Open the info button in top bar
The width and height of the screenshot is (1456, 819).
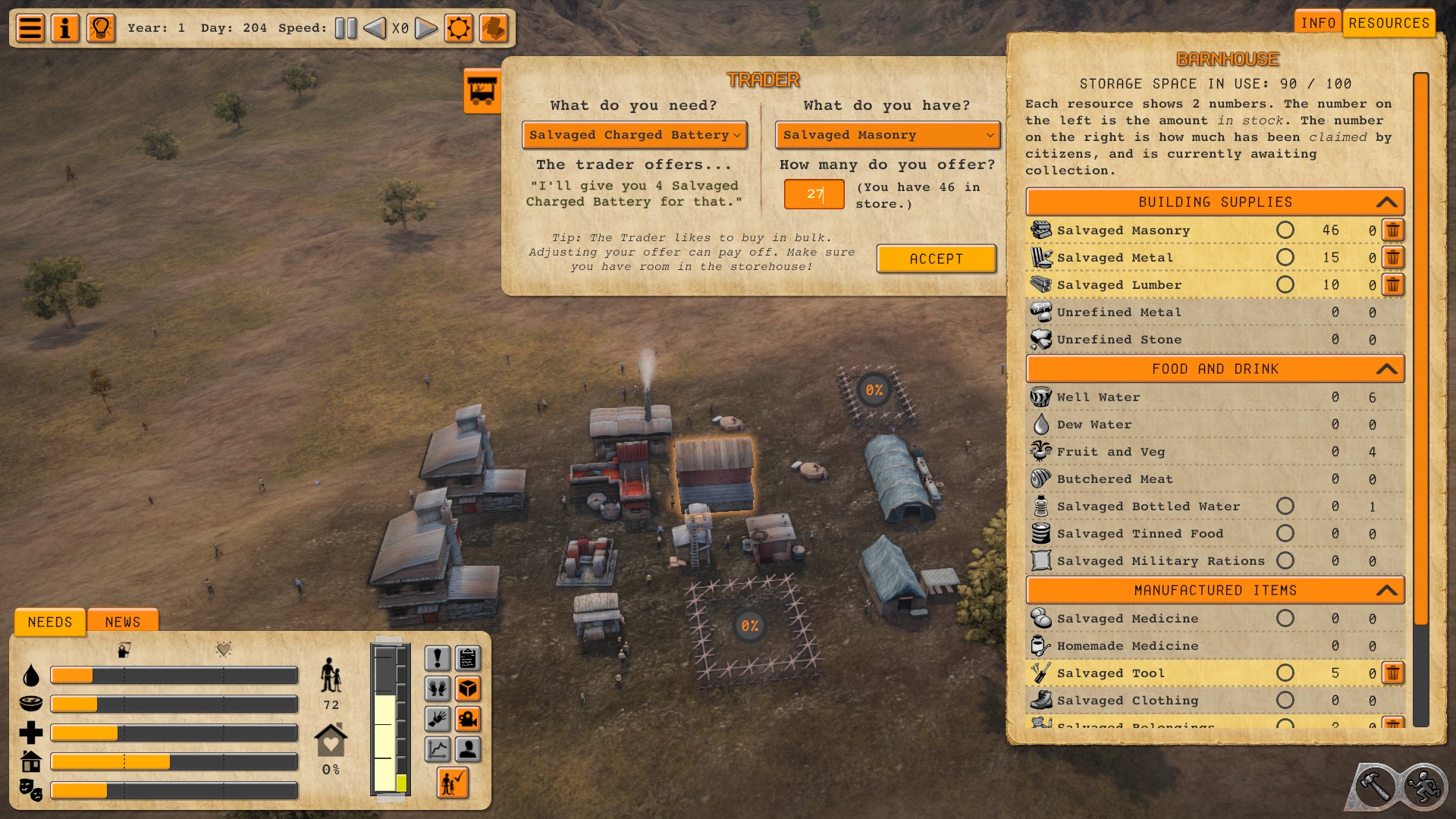(x=65, y=29)
